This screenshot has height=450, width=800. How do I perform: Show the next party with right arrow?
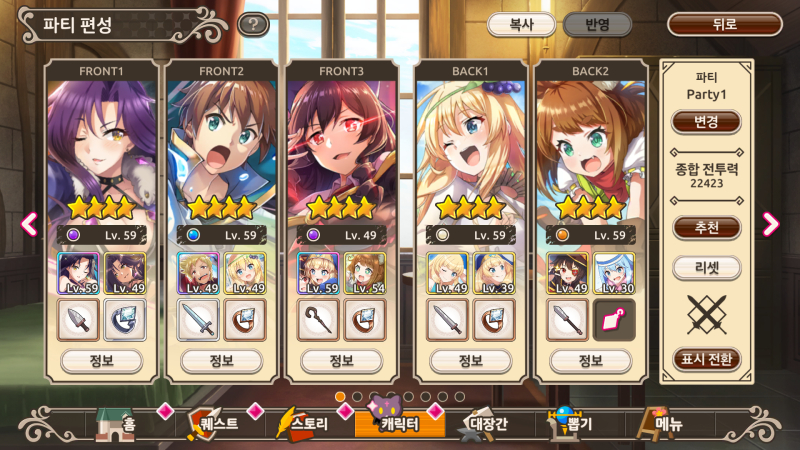tap(771, 224)
